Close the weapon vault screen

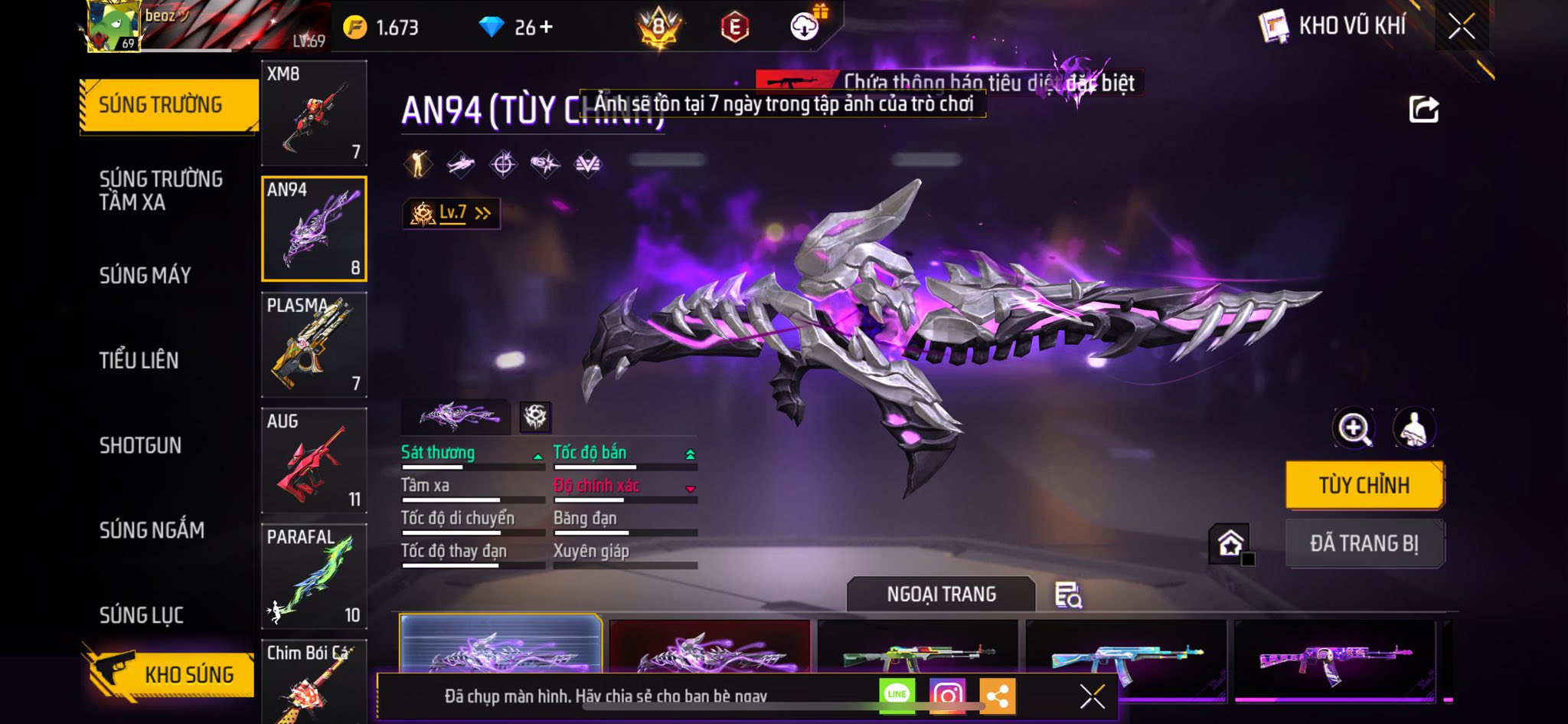point(1461,27)
